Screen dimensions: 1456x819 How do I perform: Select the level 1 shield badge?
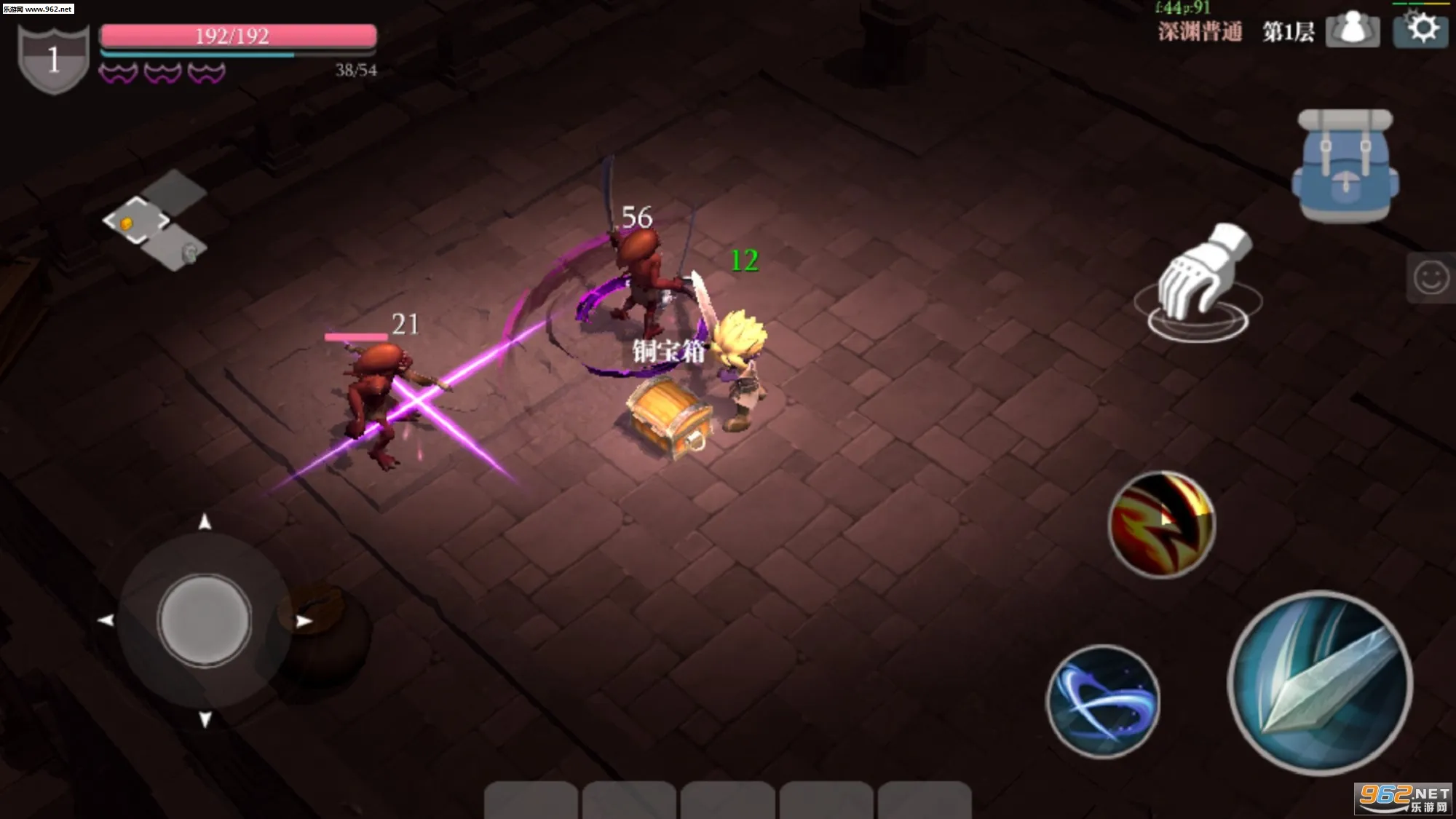pos(53,58)
